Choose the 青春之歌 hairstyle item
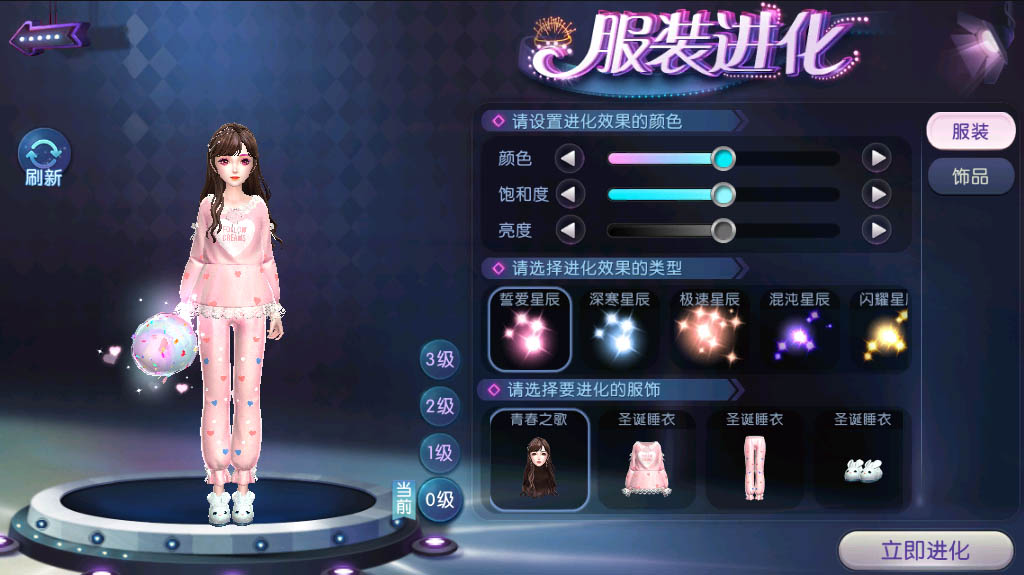This screenshot has height=575, width=1024. click(539, 459)
